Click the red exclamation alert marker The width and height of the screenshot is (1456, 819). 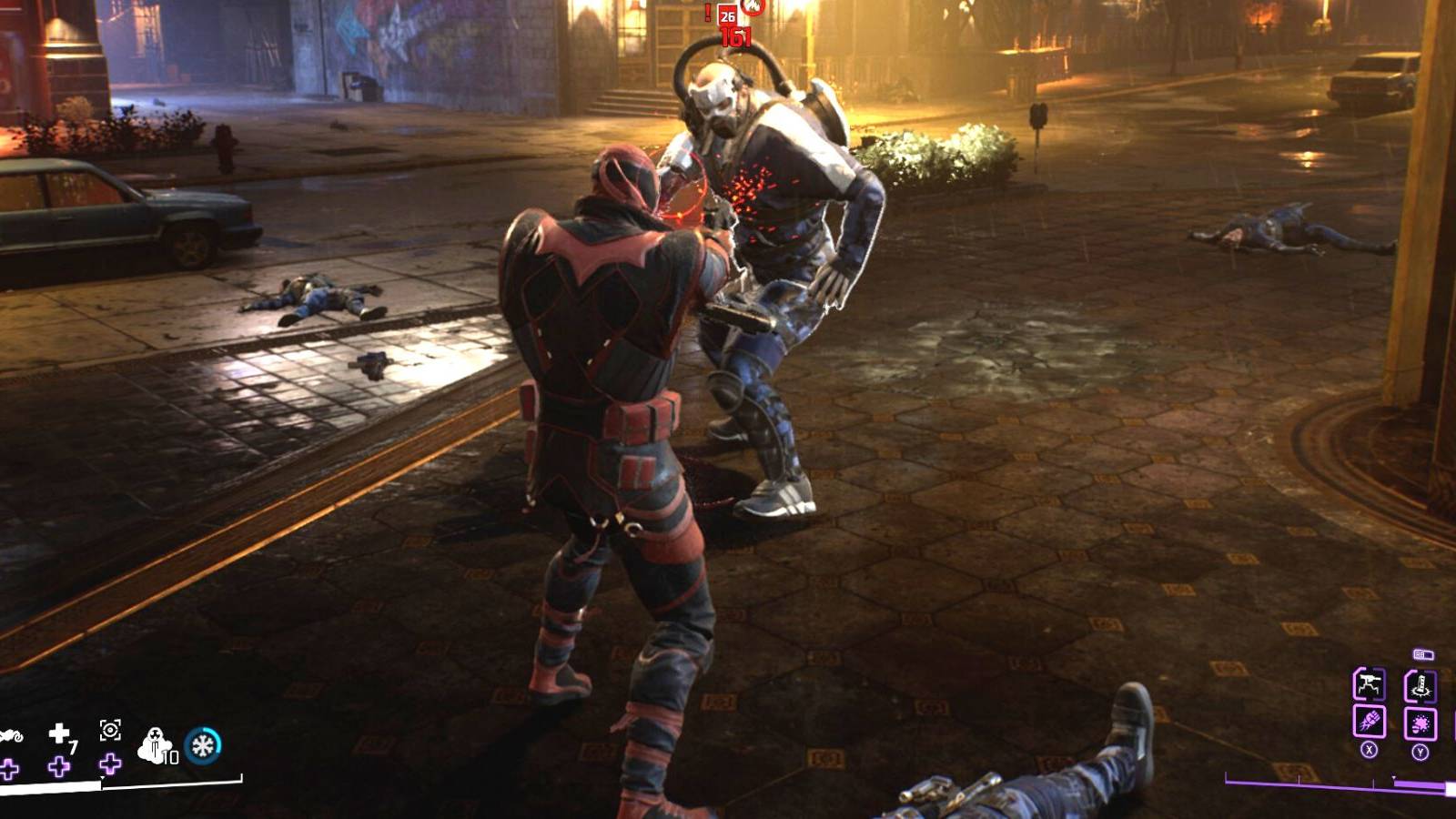(x=707, y=12)
